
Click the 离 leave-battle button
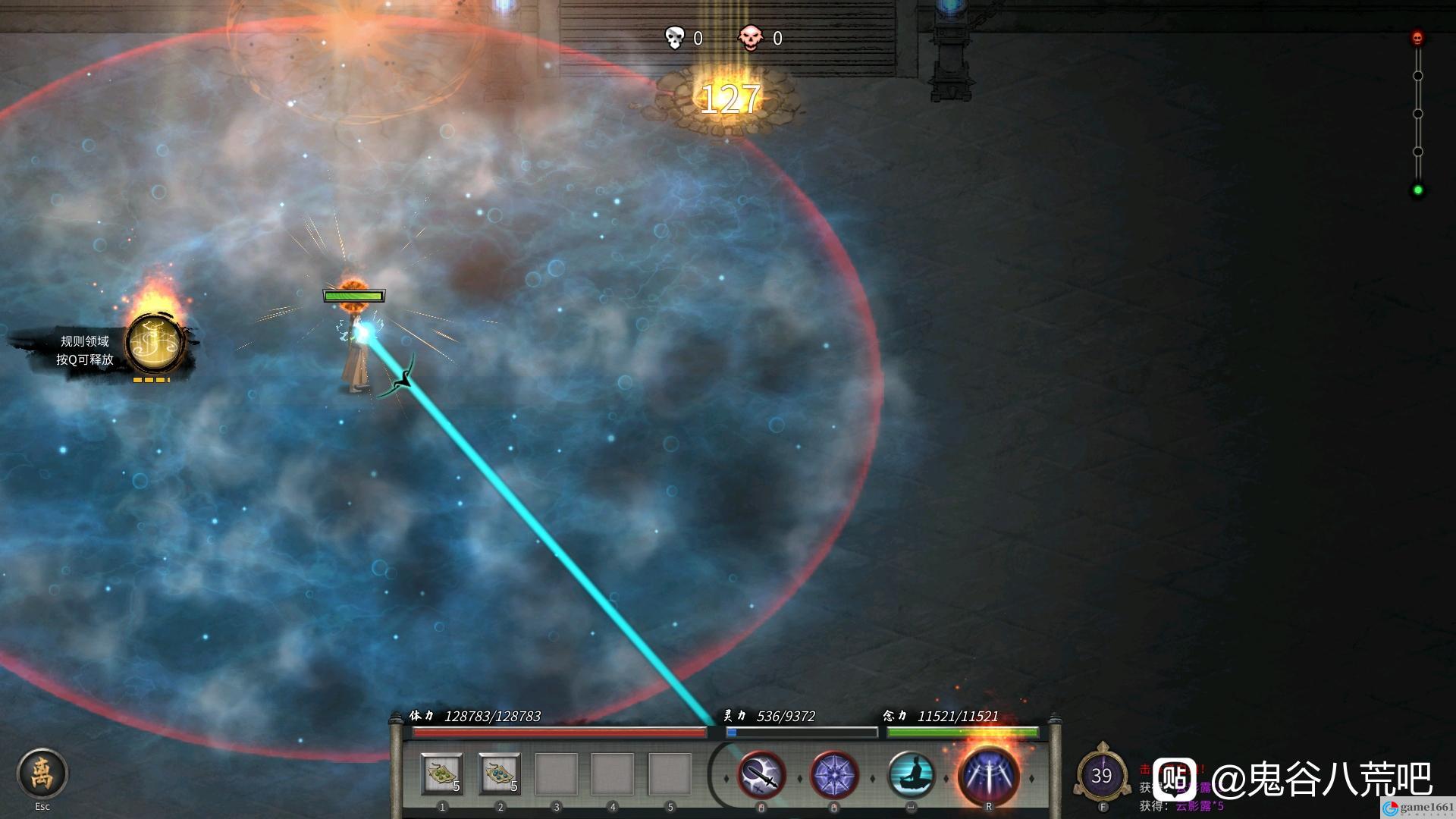[x=42, y=773]
